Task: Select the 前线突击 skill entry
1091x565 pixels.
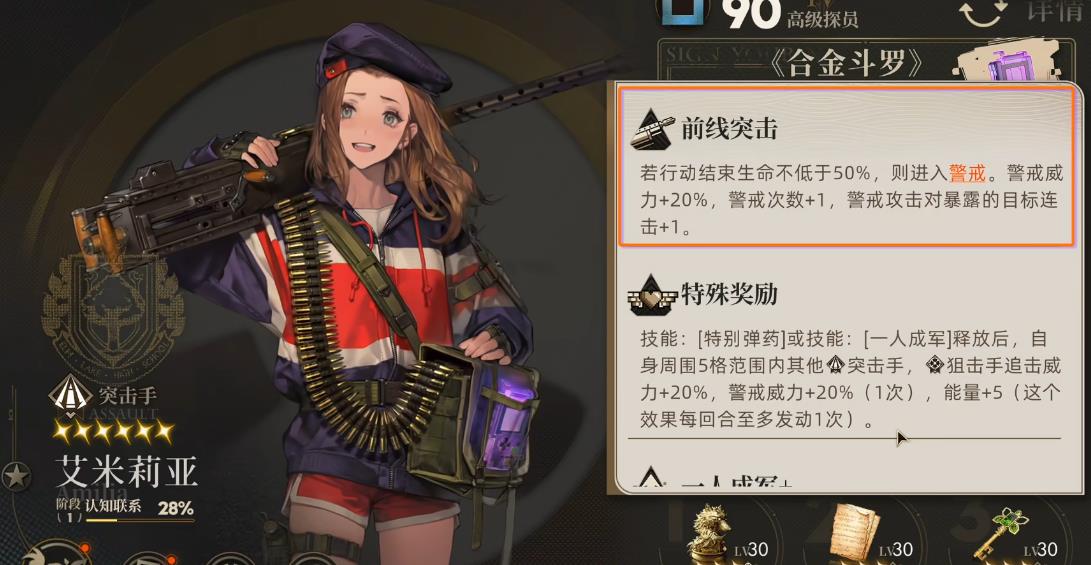Action: (x=845, y=165)
